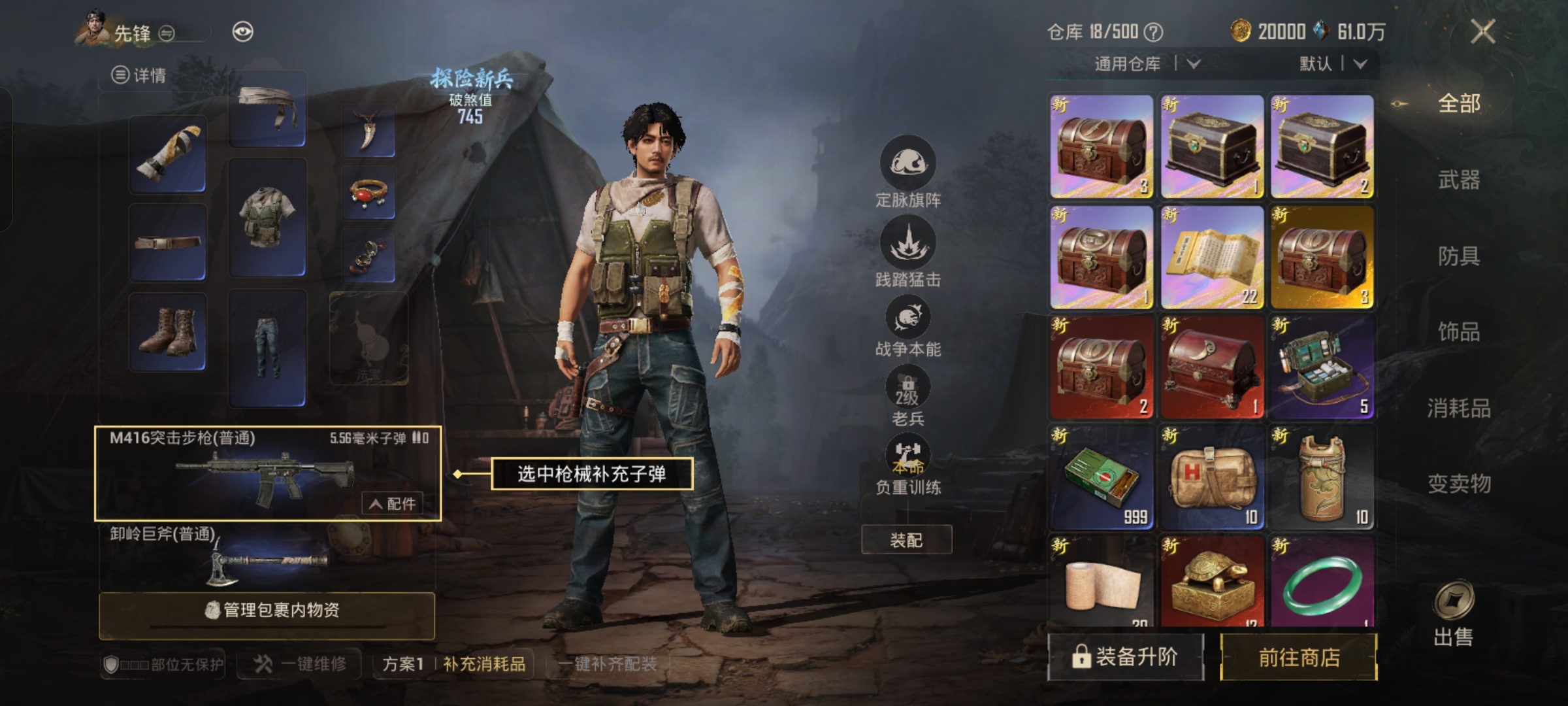
Task: Open the 饰品 category tab
Action: (x=1458, y=332)
